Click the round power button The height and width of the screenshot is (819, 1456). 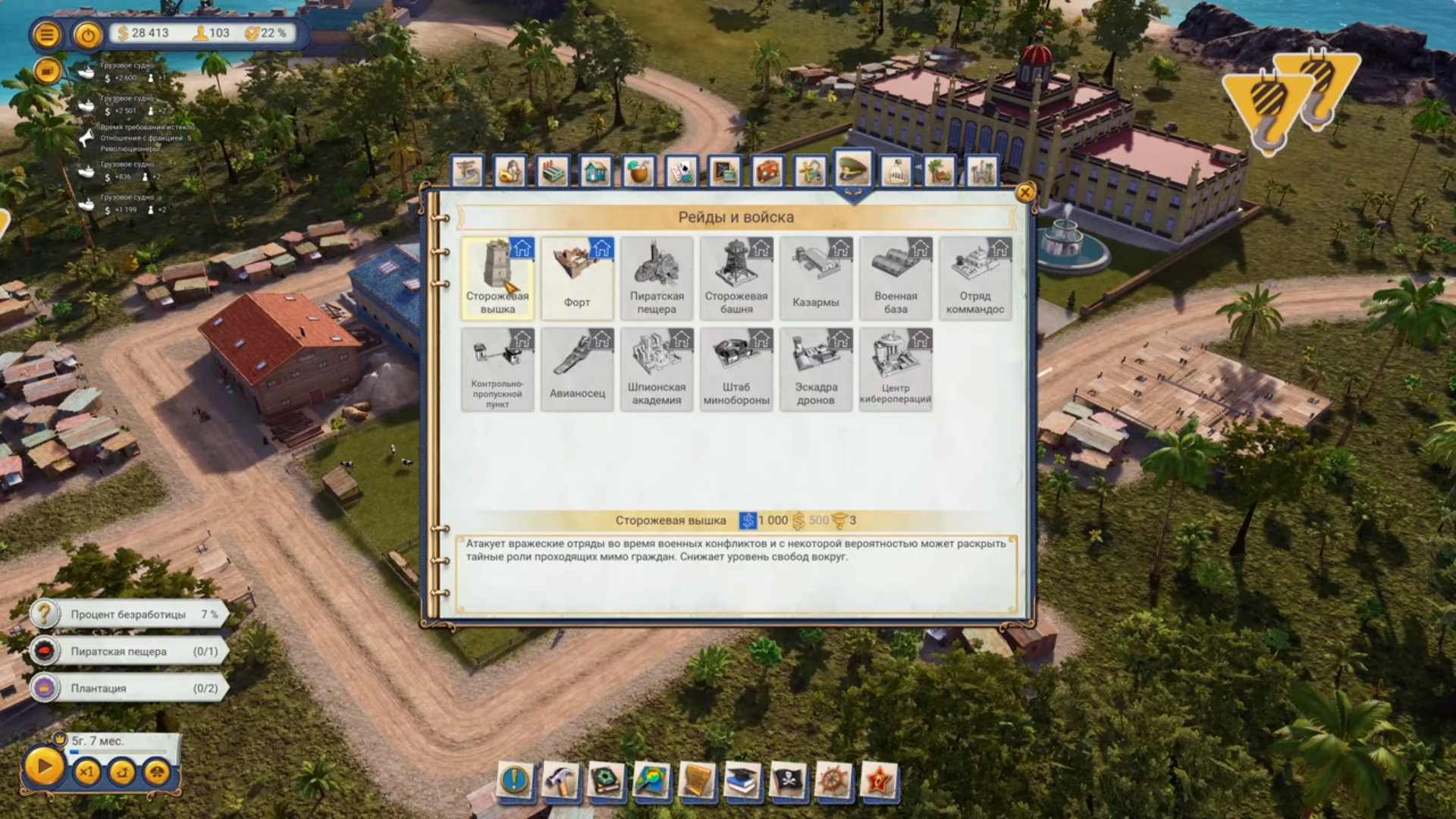(88, 34)
